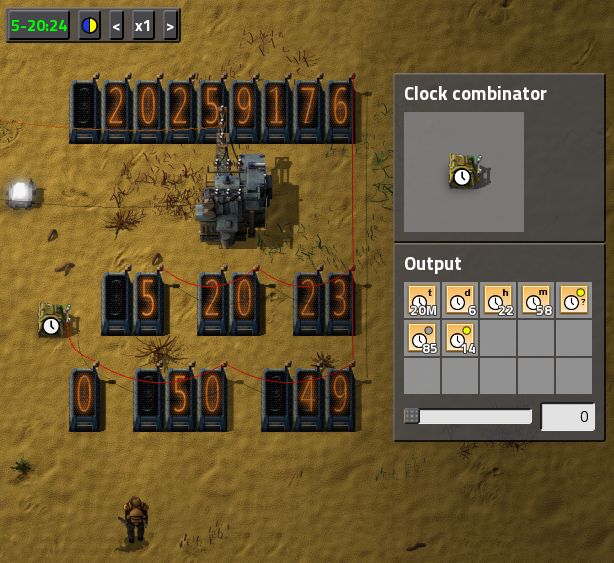Select the clock signal with question mark
Image resolution: width=614 pixels, height=563 pixels.
point(574,300)
